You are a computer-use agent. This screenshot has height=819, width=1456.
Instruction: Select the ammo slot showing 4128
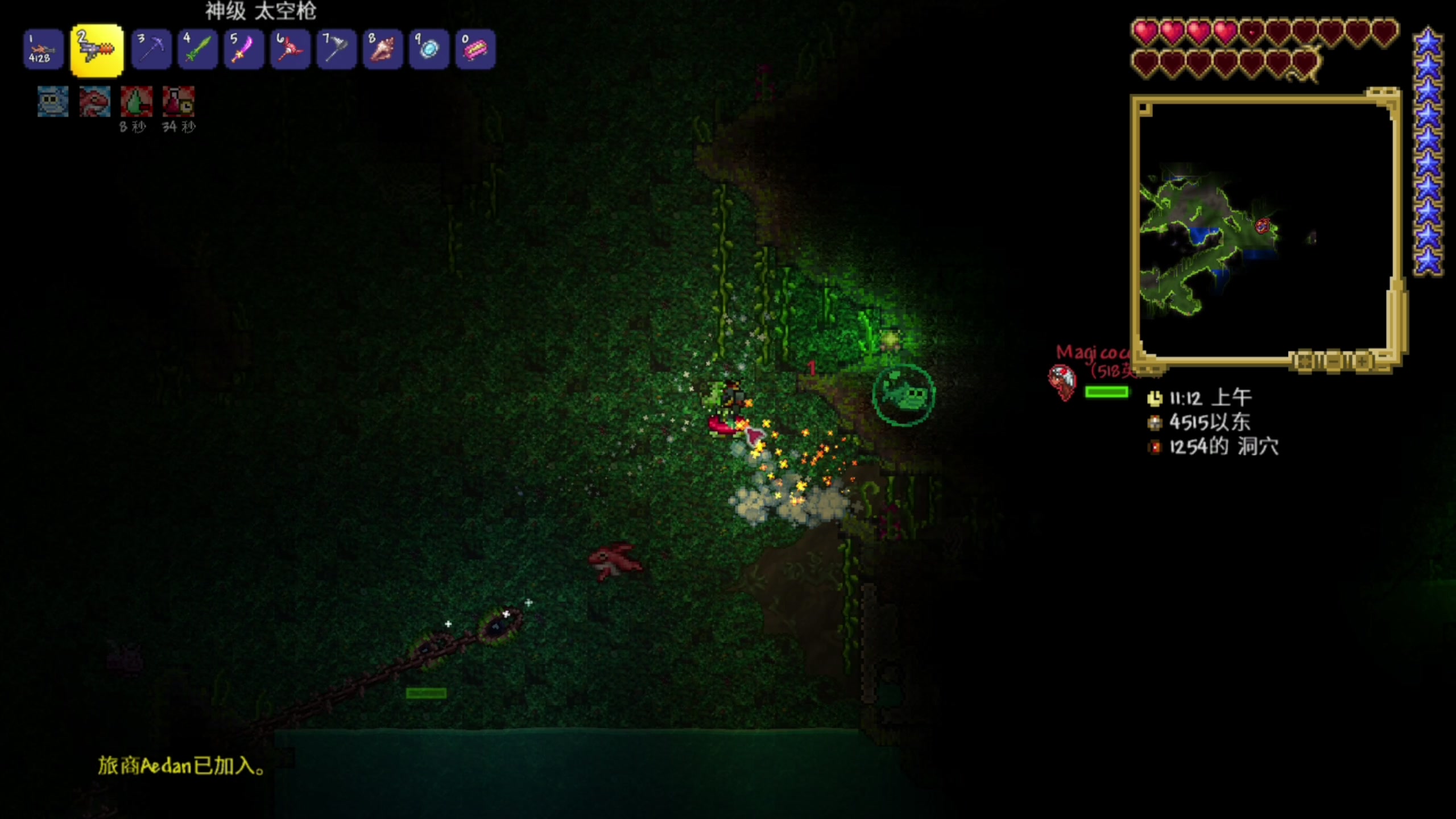[x=43, y=50]
